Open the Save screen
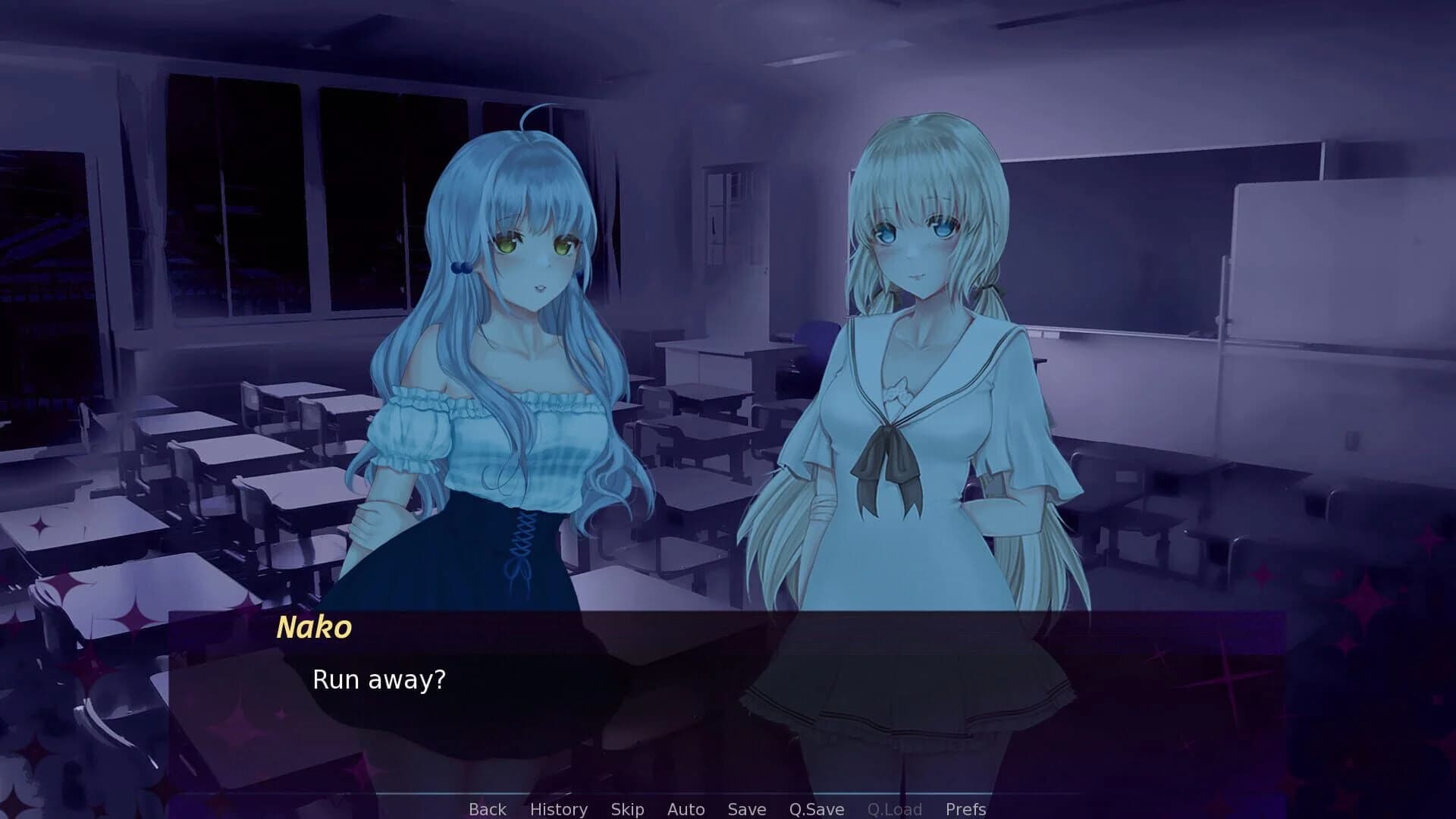The image size is (1456, 819). tap(745, 808)
